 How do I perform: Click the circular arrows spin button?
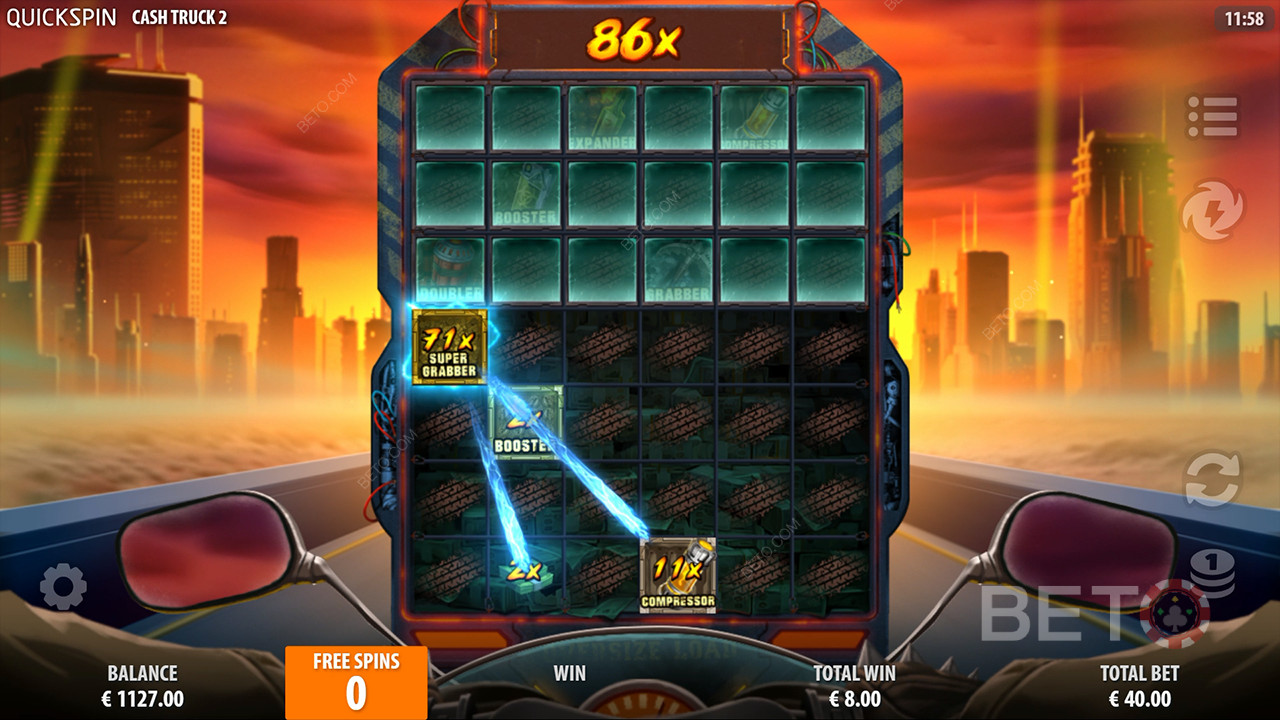tap(1212, 478)
